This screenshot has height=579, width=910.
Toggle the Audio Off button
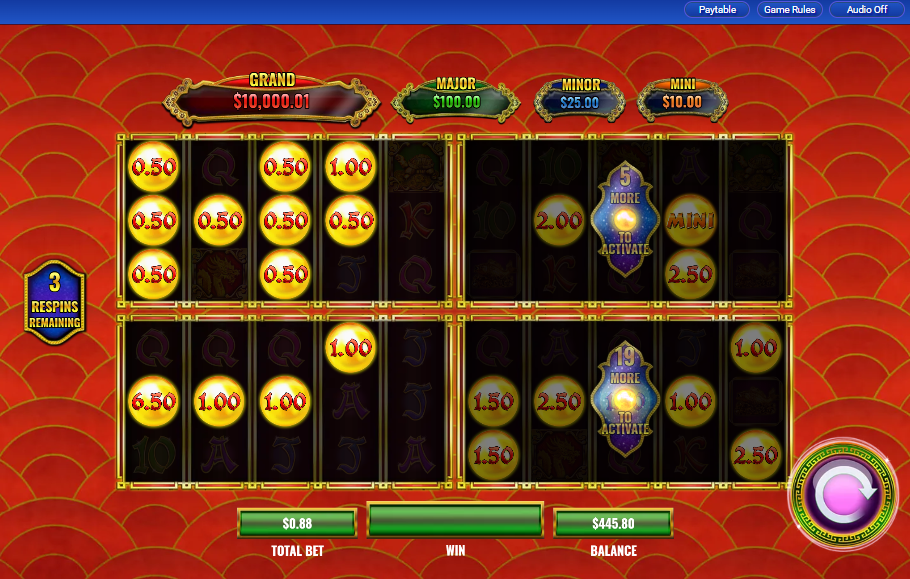click(866, 10)
